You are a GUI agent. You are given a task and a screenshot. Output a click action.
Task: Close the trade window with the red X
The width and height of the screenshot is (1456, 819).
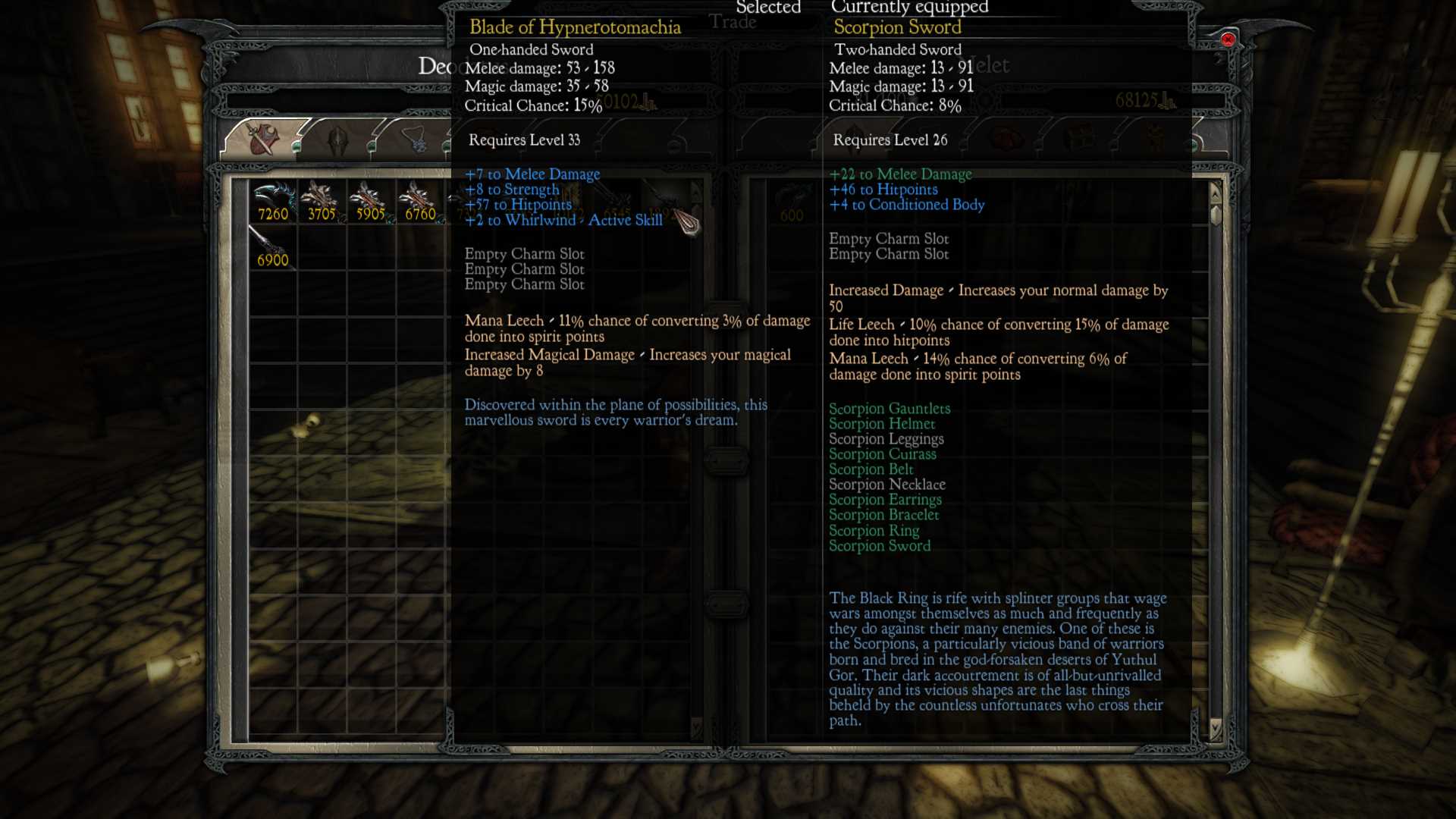pyautogui.click(x=1228, y=39)
